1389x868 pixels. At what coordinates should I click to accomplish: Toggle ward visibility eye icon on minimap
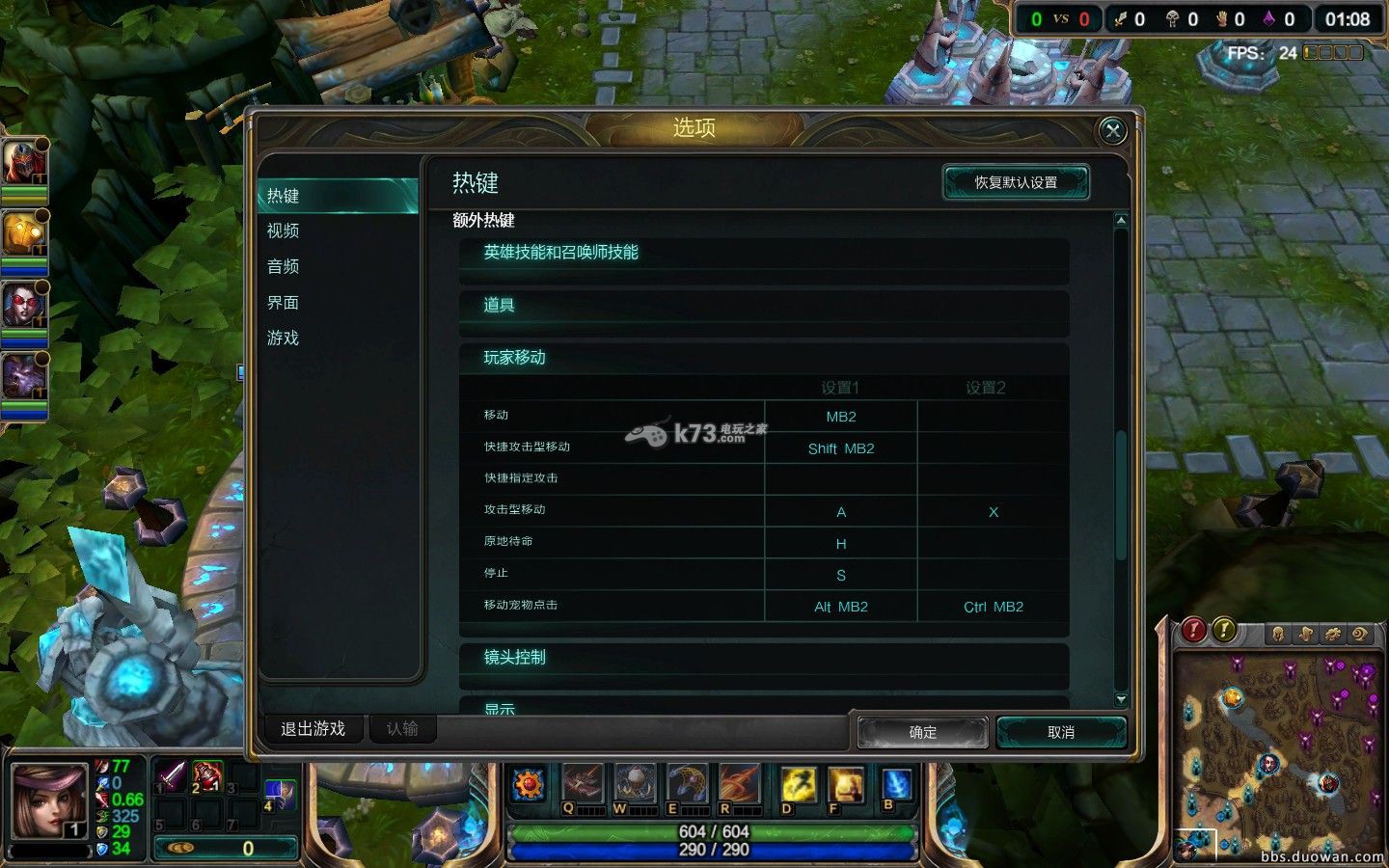click(x=1358, y=634)
